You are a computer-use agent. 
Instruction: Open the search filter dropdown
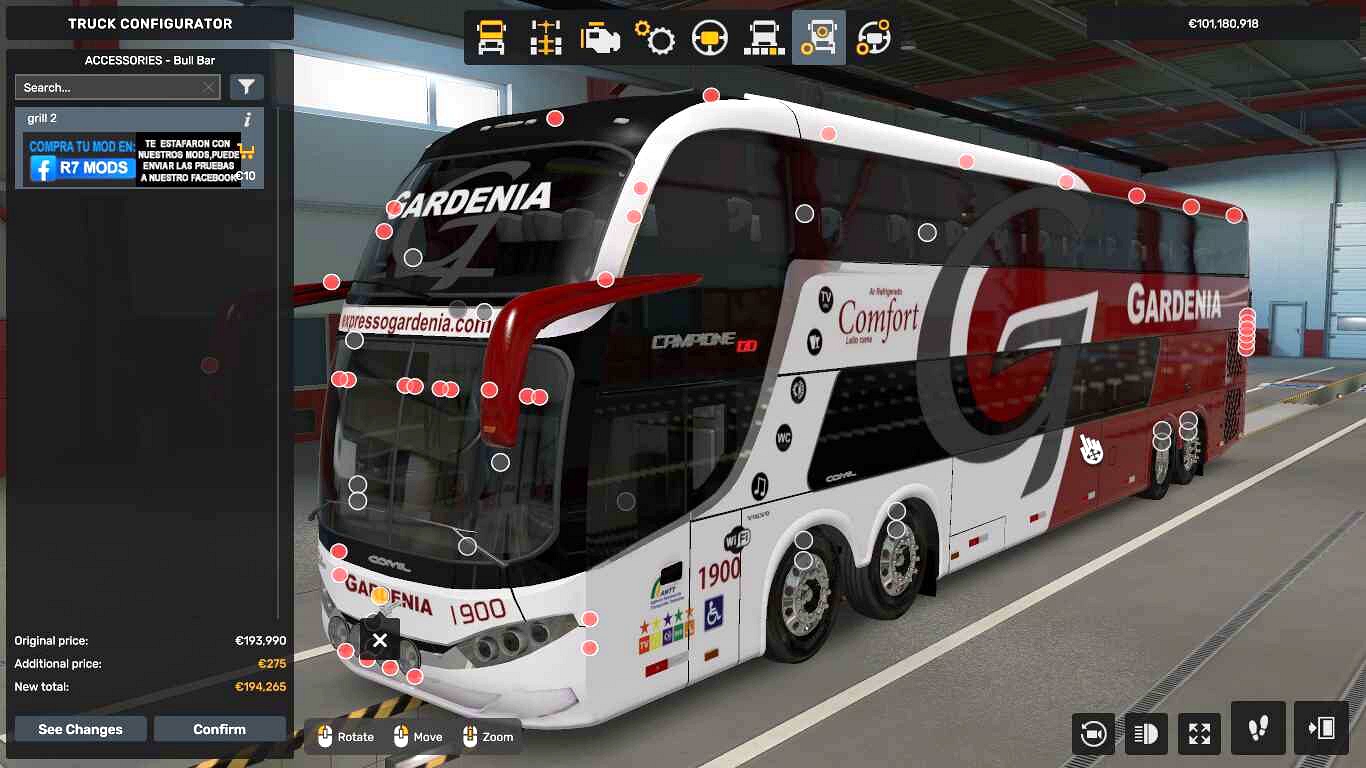tap(245, 86)
